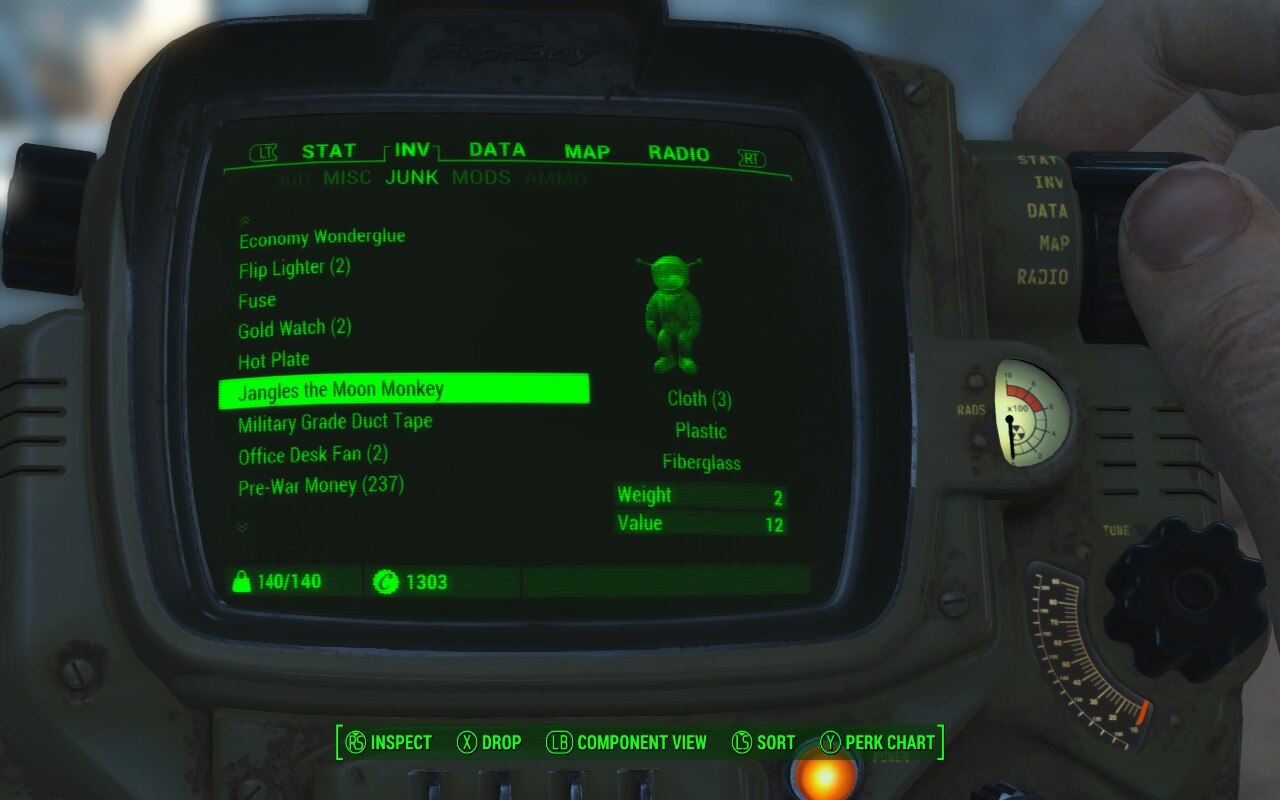Select the Military Grade Duct Tape item
The width and height of the screenshot is (1280, 800).
(x=333, y=421)
